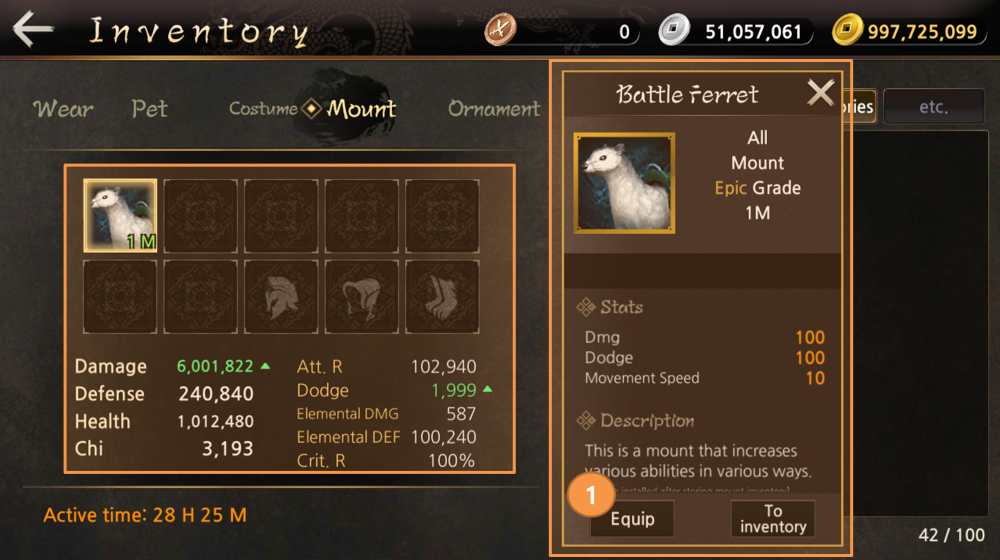The height and width of the screenshot is (560, 1000).
Task: Select the Costume tab
Action: tap(263, 108)
